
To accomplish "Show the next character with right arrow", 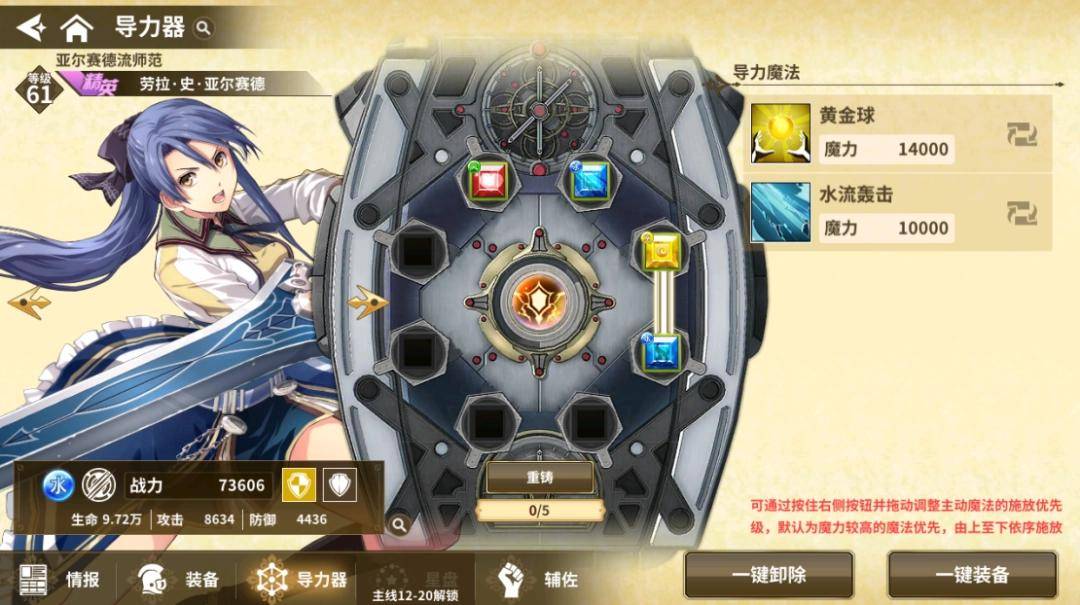I will [367, 299].
